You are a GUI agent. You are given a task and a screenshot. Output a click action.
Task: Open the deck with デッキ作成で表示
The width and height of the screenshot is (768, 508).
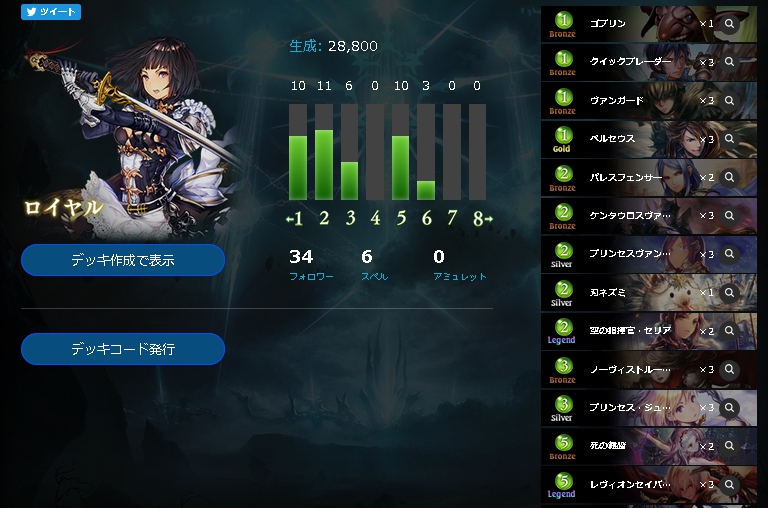123,260
